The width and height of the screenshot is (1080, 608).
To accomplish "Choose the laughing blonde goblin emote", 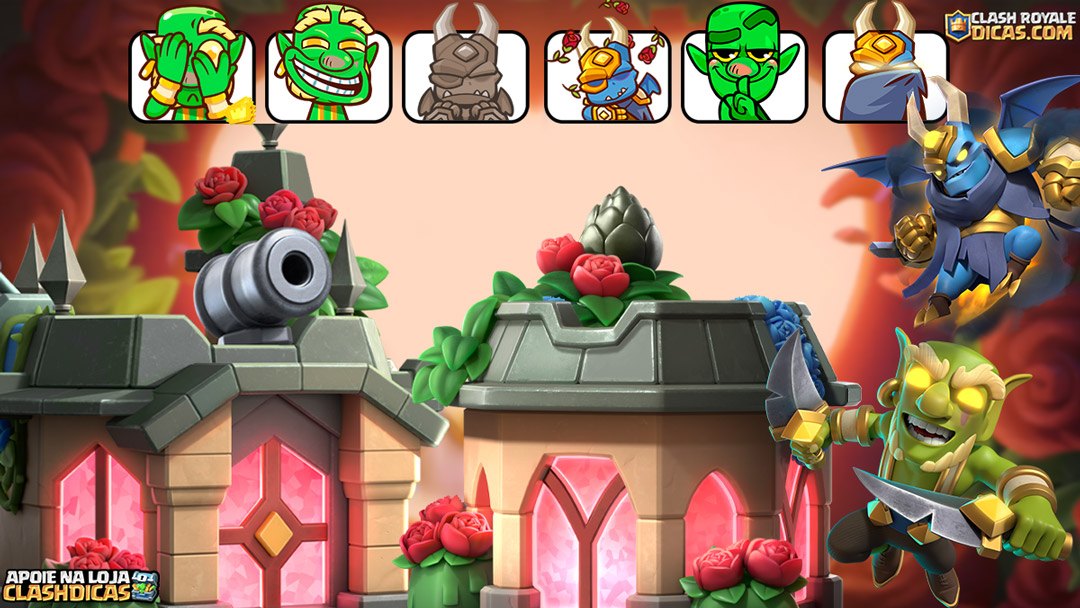I will [328, 70].
